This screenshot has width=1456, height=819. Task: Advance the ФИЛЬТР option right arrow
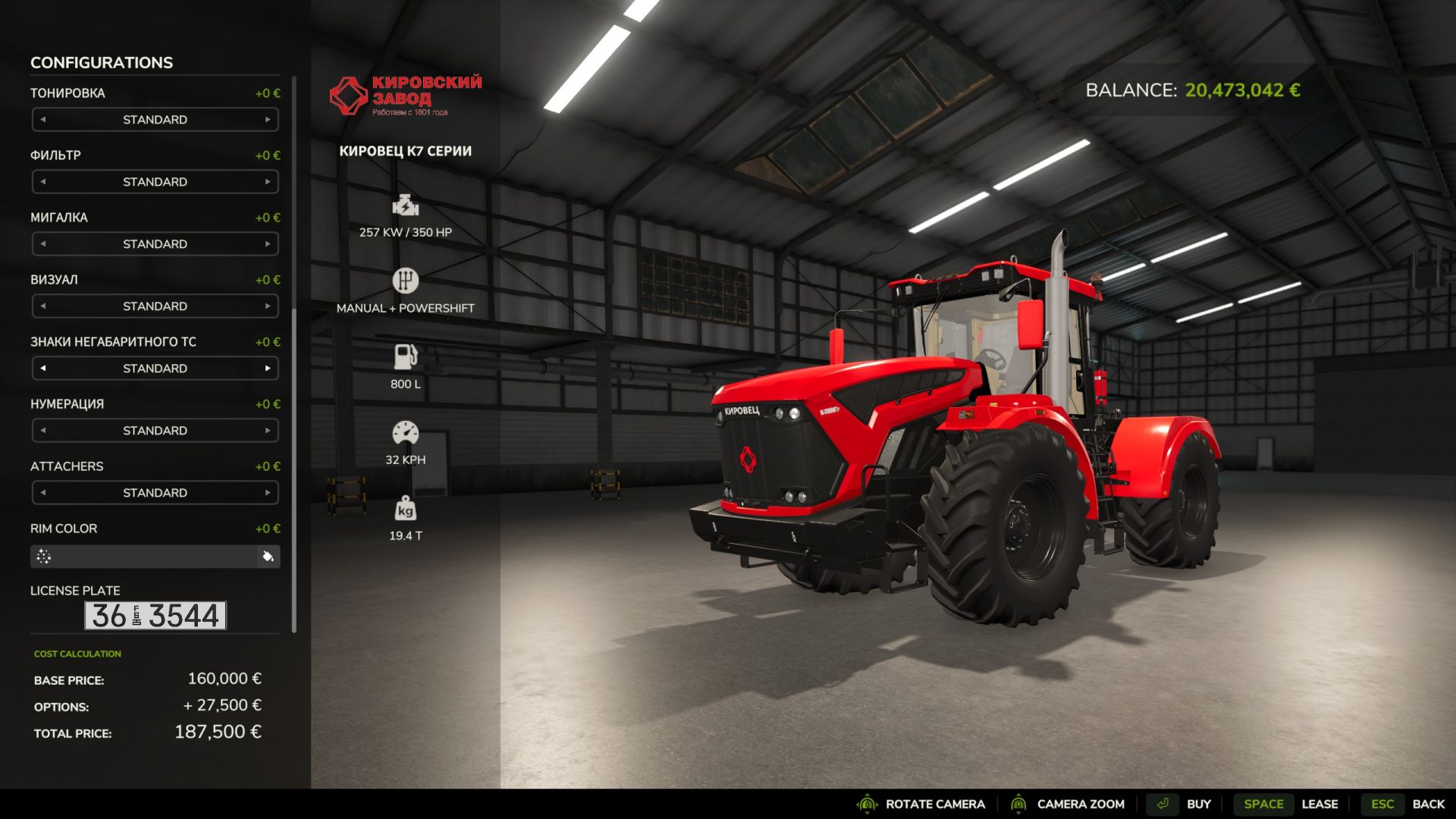(x=268, y=182)
